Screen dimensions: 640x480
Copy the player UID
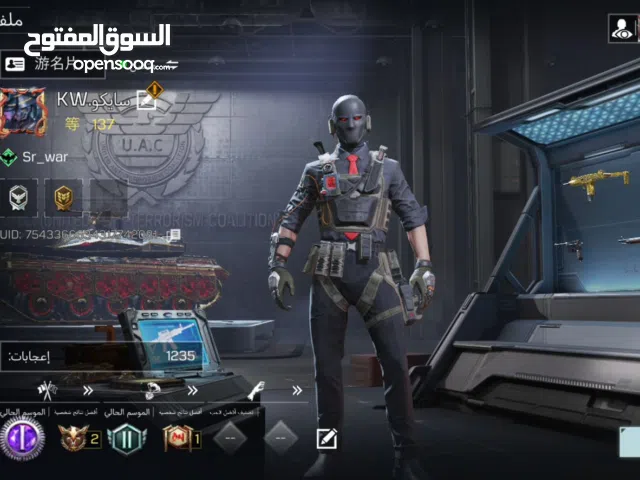click(174, 235)
